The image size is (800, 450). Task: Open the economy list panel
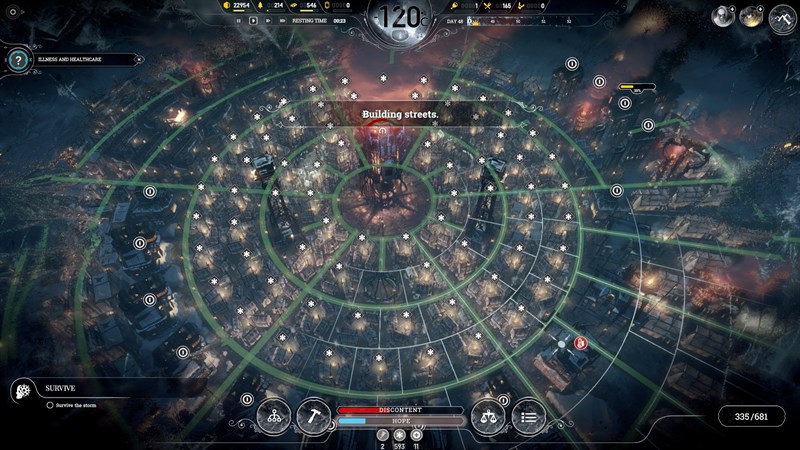pyautogui.click(x=529, y=415)
